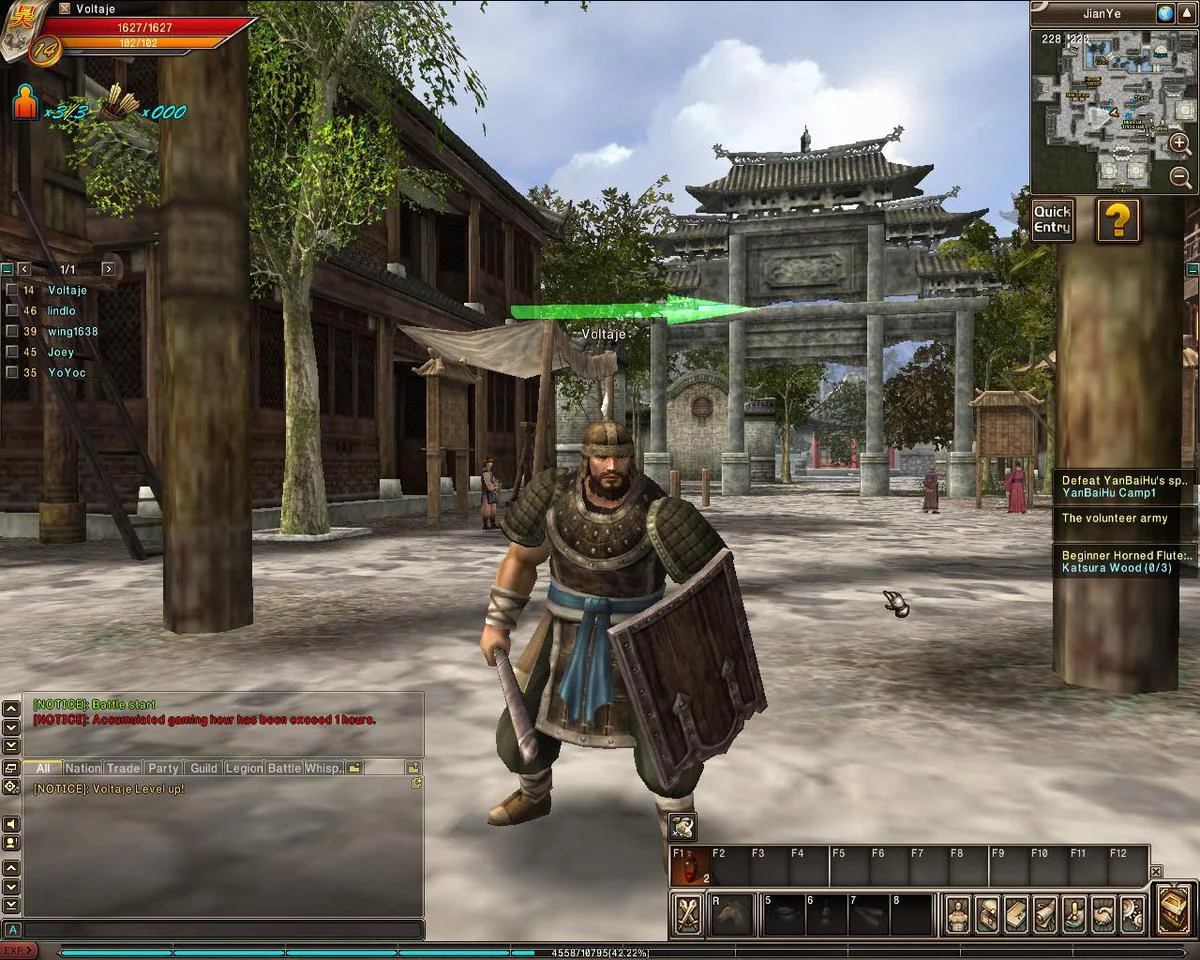Open the Party chat tab
The image size is (1200, 960).
point(163,768)
